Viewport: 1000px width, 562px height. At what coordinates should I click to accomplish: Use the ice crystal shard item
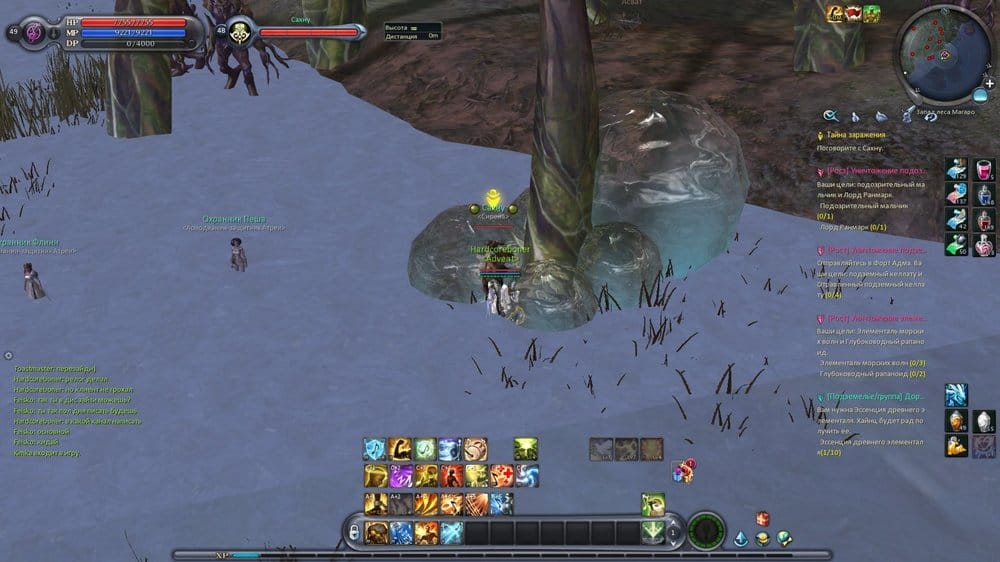pos(956,395)
